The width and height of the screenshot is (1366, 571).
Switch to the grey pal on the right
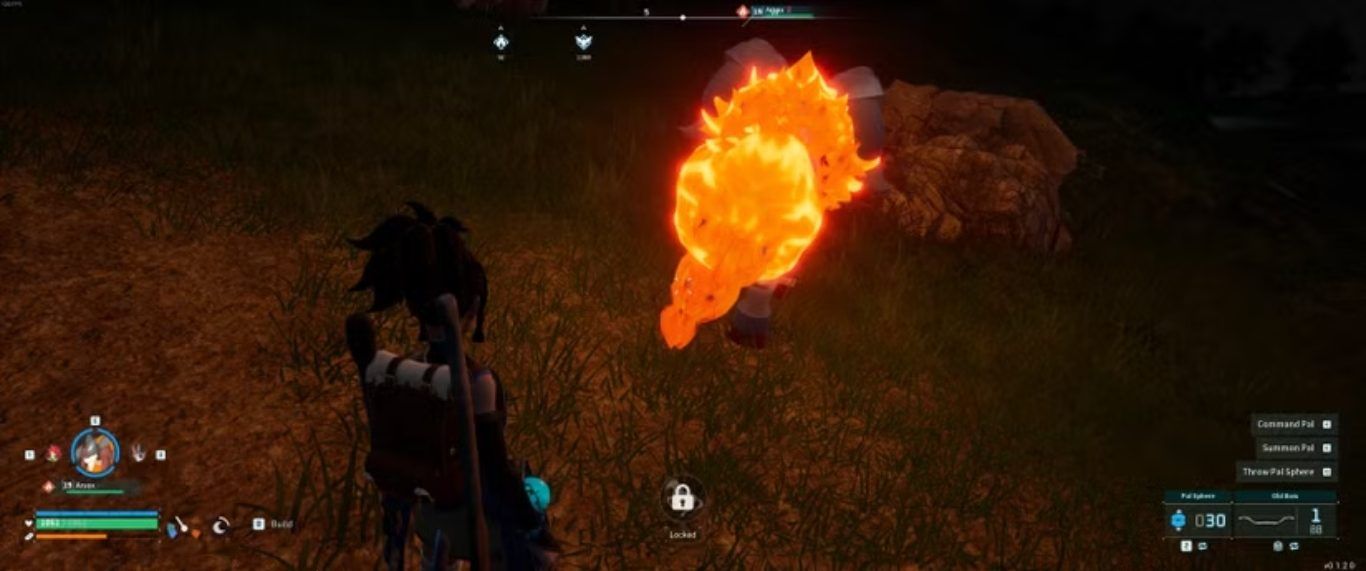pyautogui.click(x=137, y=453)
